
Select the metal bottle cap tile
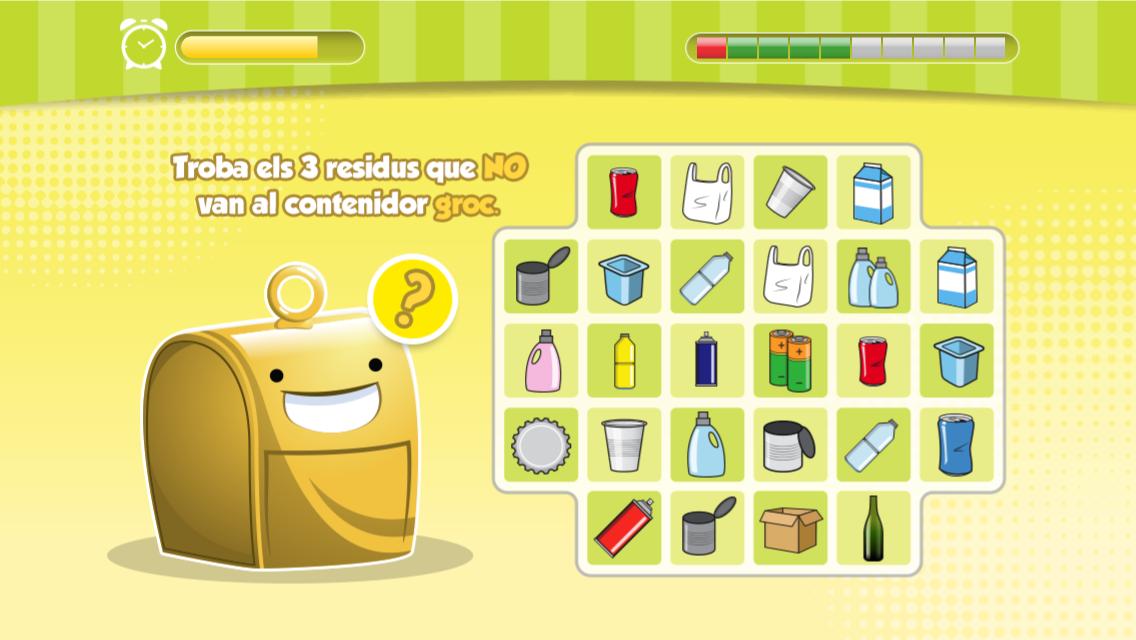click(541, 445)
